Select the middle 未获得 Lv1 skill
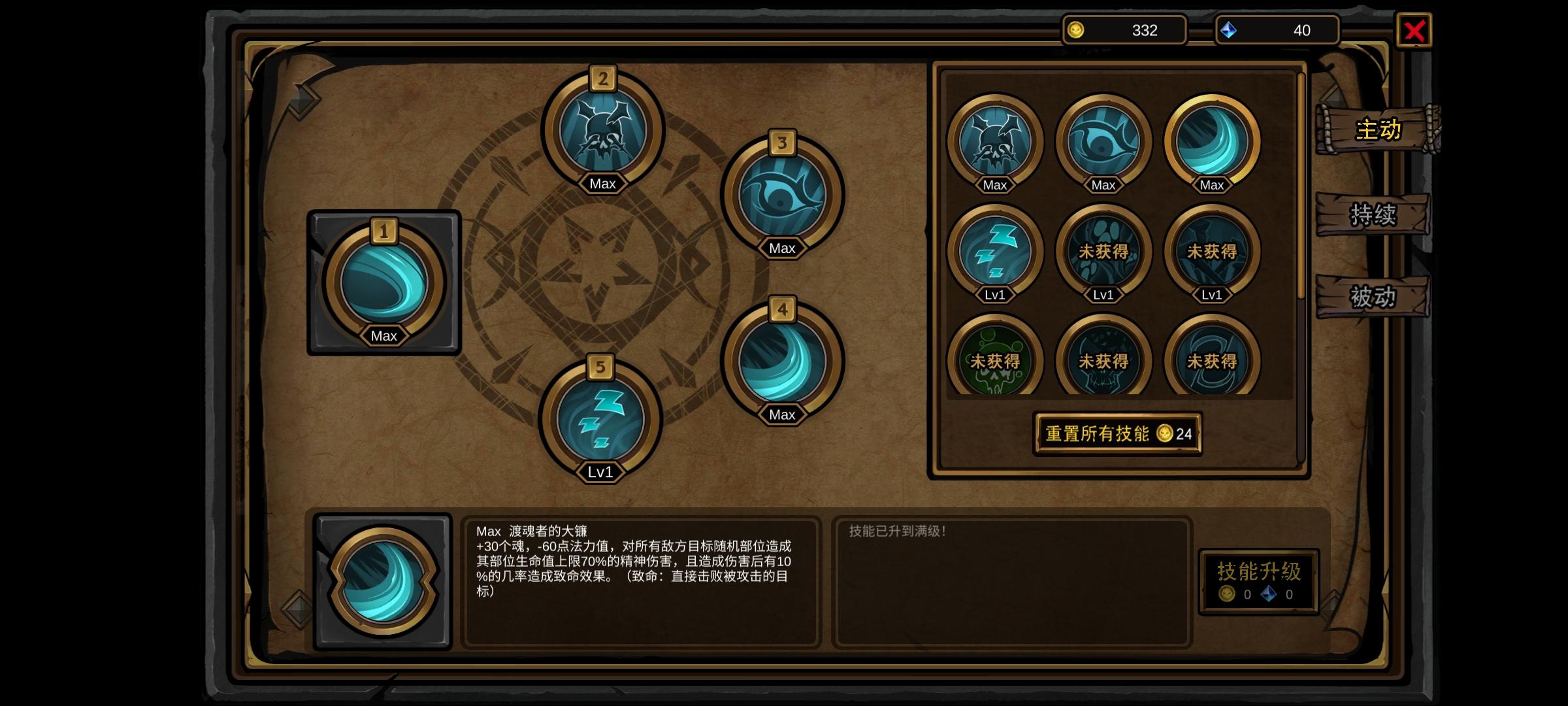Screen dimensions: 1568x706 click(1103, 250)
